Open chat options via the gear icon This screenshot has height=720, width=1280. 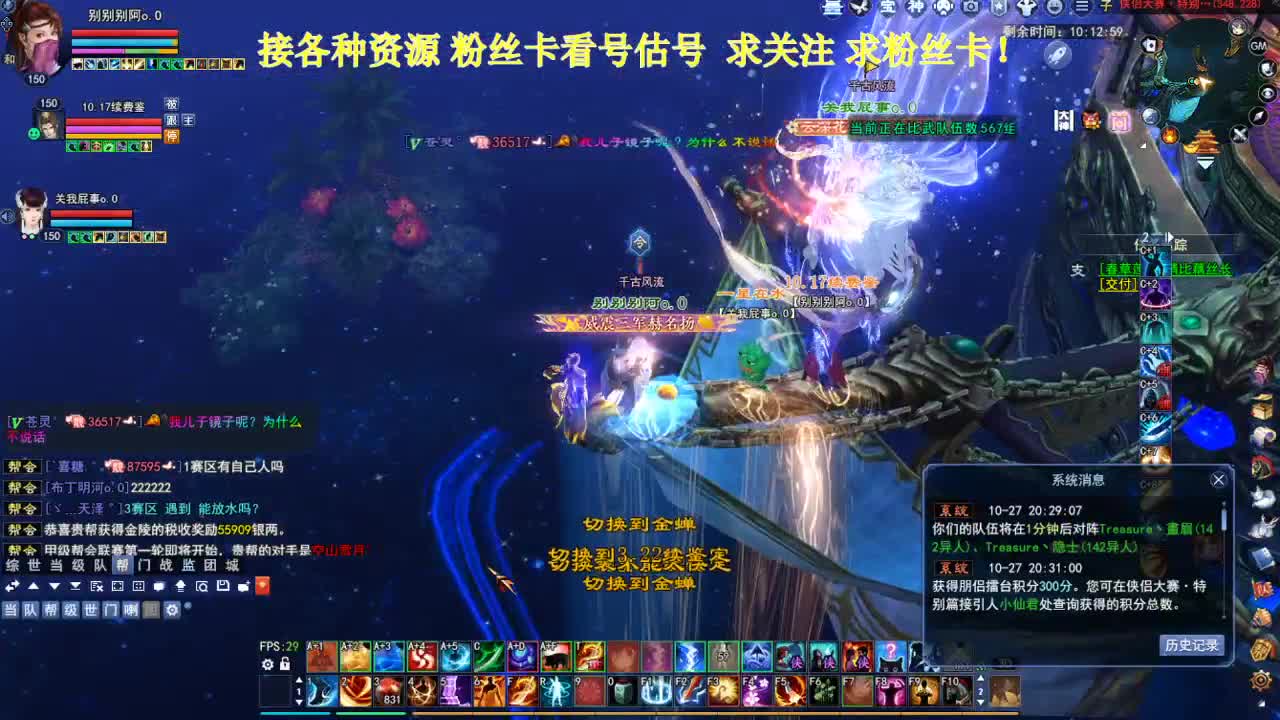[172, 609]
